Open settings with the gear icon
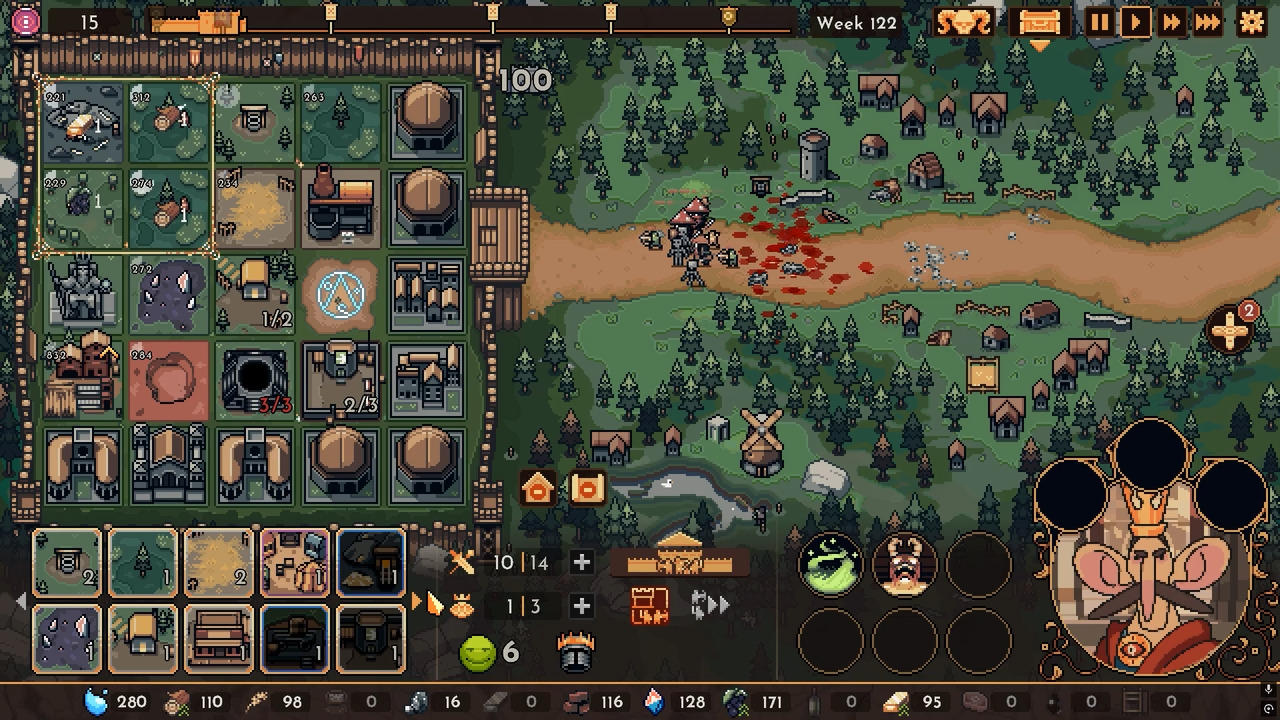The image size is (1280, 720). (x=1251, y=22)
